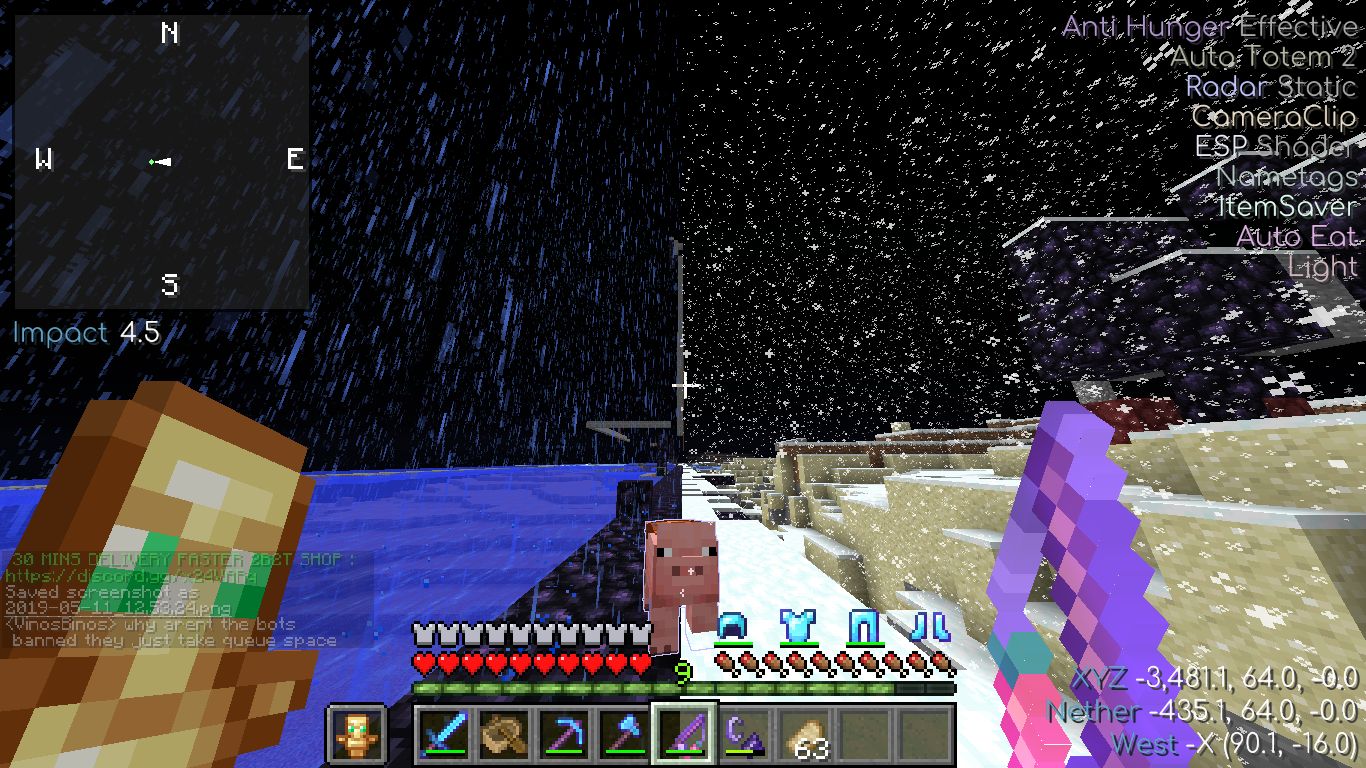Select the diamond pickaxe hotbar slot
Image resolution: width=1366 pixels, height=768 pixels.
565,735
